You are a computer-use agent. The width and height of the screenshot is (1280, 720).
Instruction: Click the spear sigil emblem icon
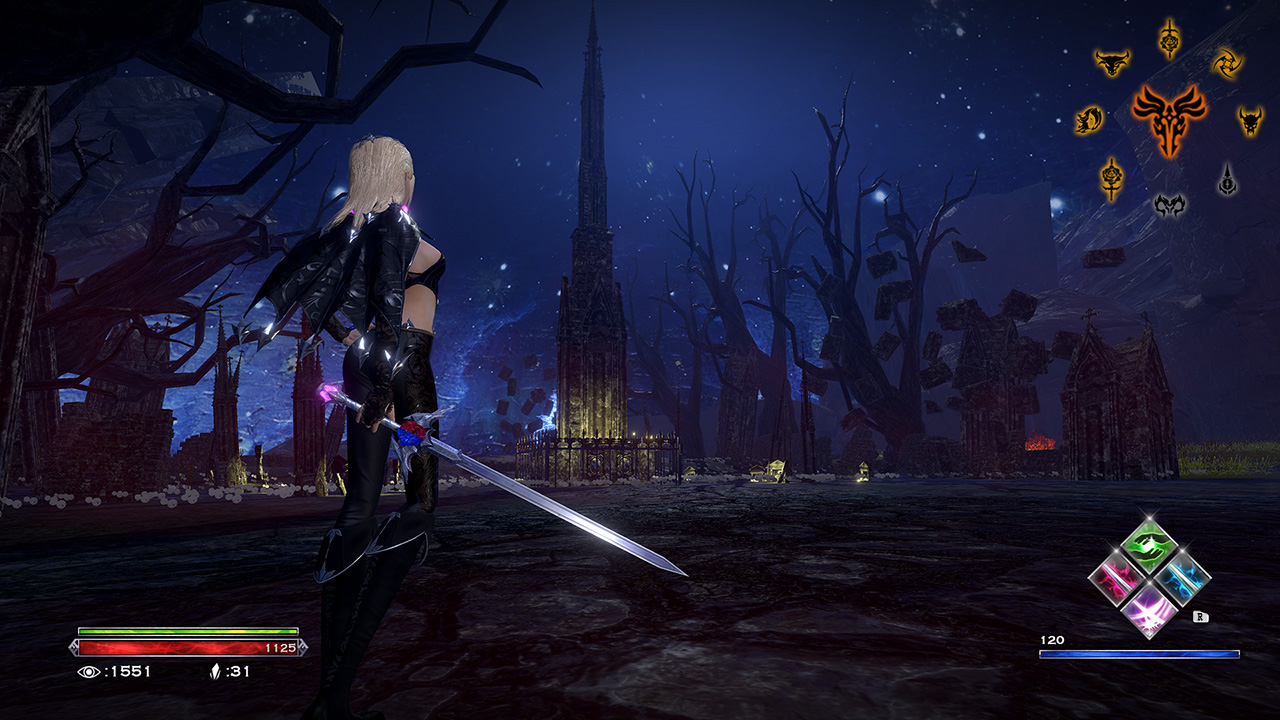(x=1227, y=177)
